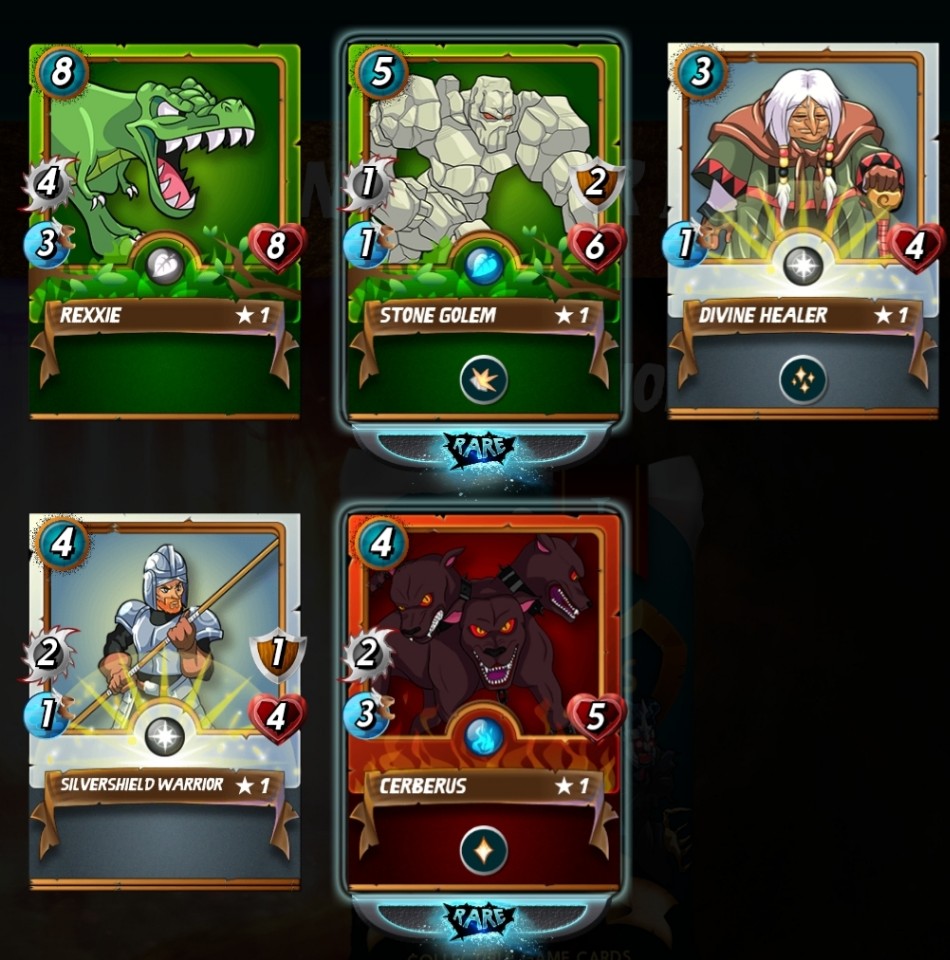
Task: Inspect Divine Healer's sparkle ability icon
Action: [x=804, y=380]
